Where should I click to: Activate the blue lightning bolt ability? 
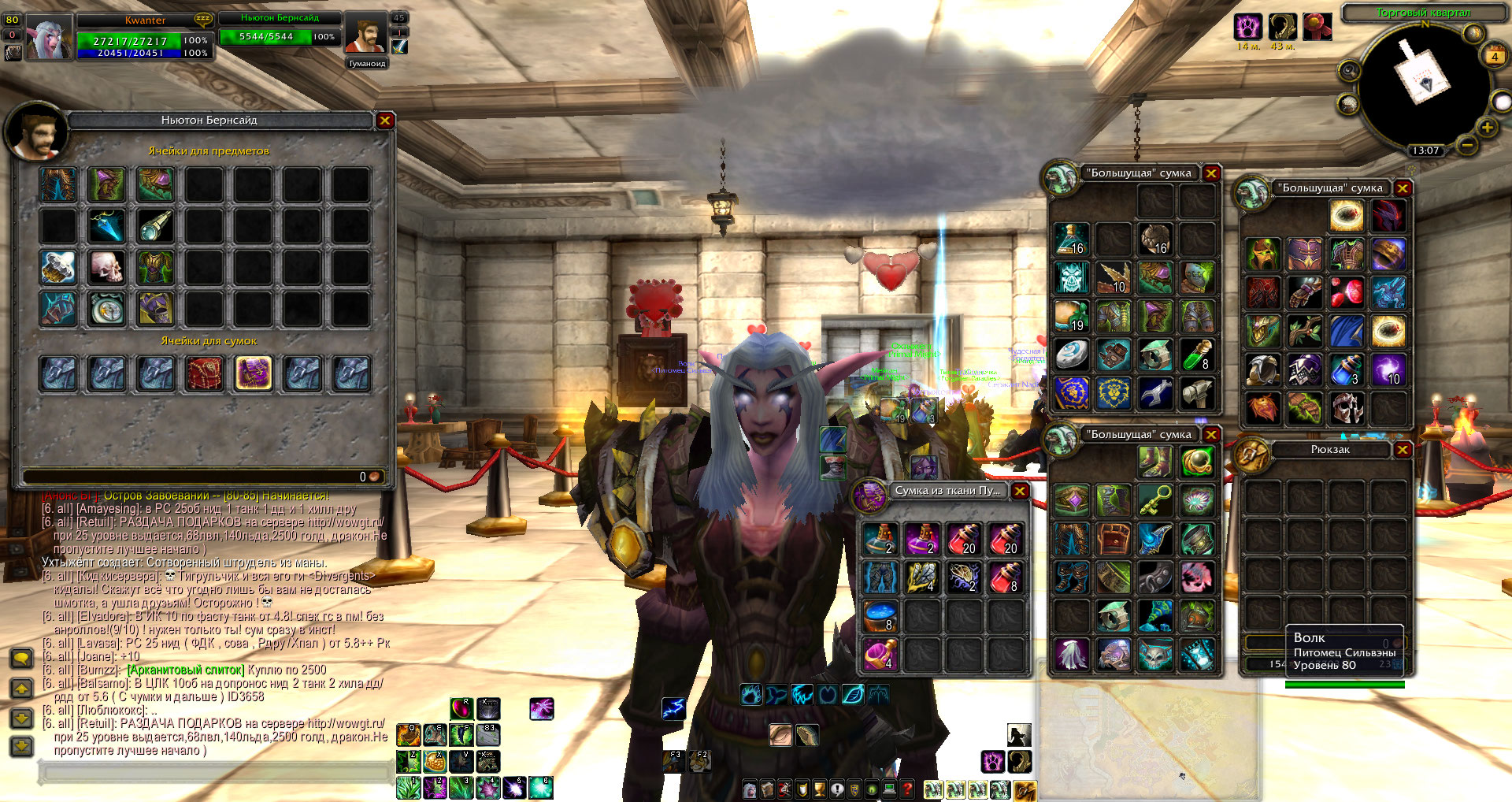[673, 708]
